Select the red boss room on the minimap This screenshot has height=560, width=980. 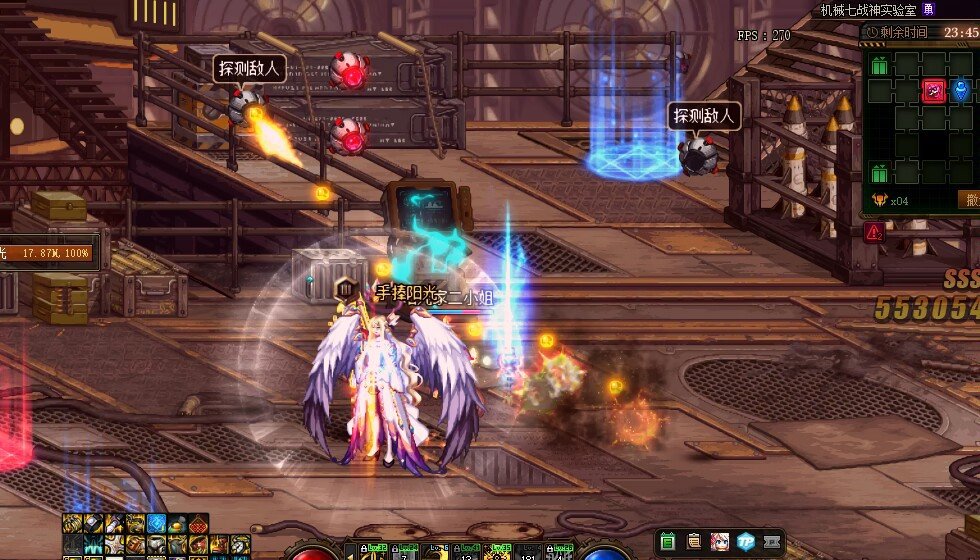click(x=934, y=91)
